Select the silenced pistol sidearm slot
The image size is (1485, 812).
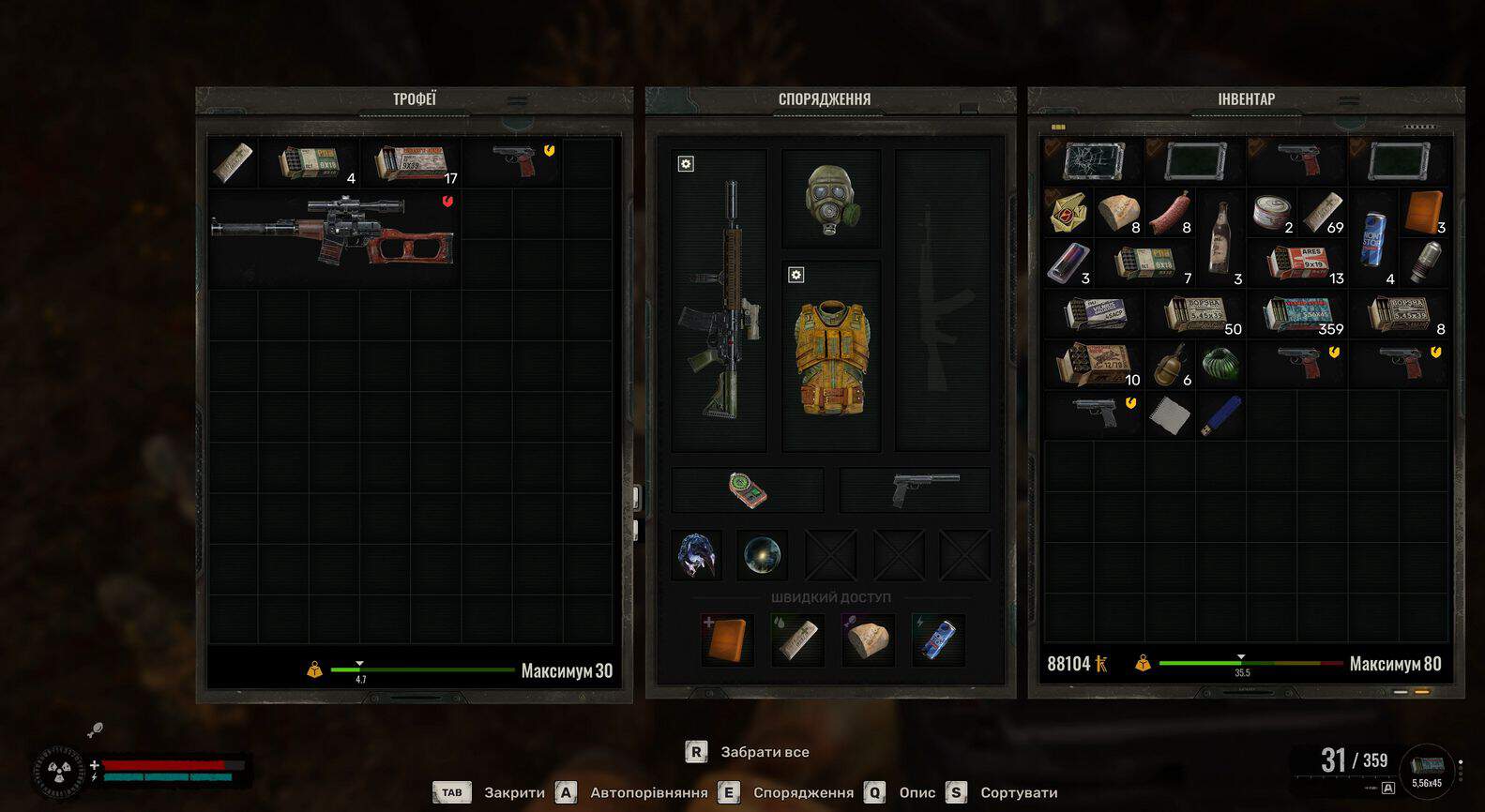click(915, 489)
